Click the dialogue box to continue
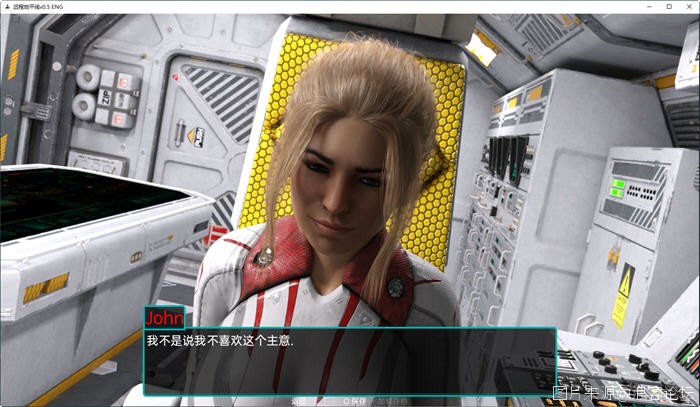This screenshot has width=700, height=407. [349, 361]
